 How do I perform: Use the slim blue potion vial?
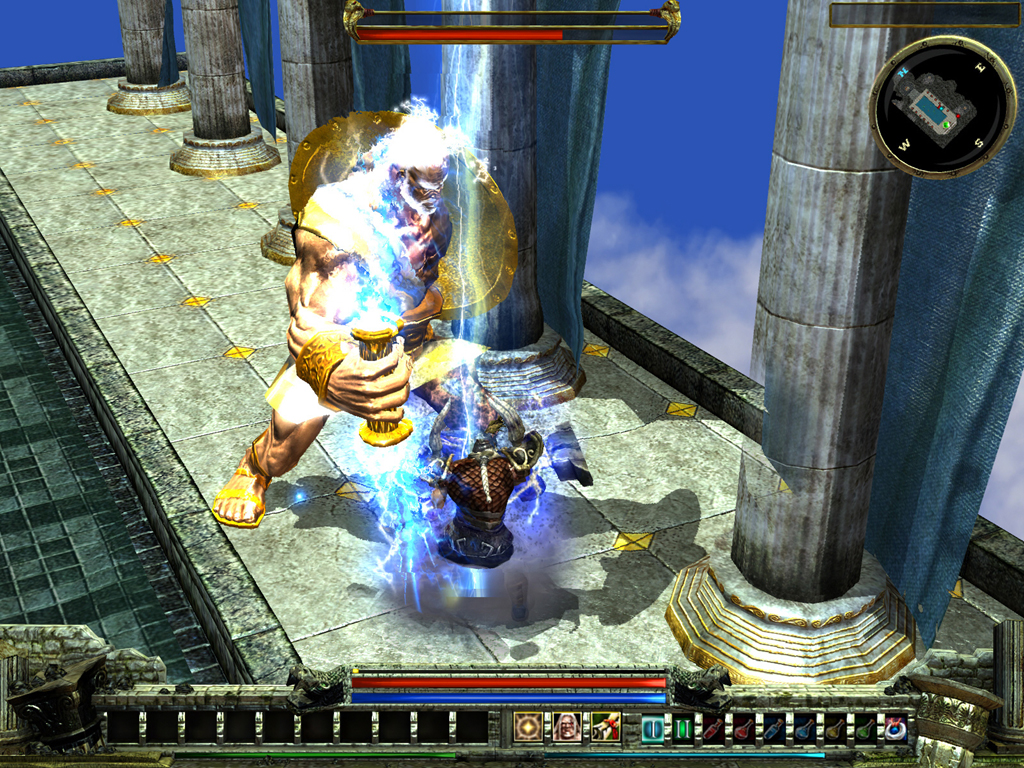pos(774,728)
